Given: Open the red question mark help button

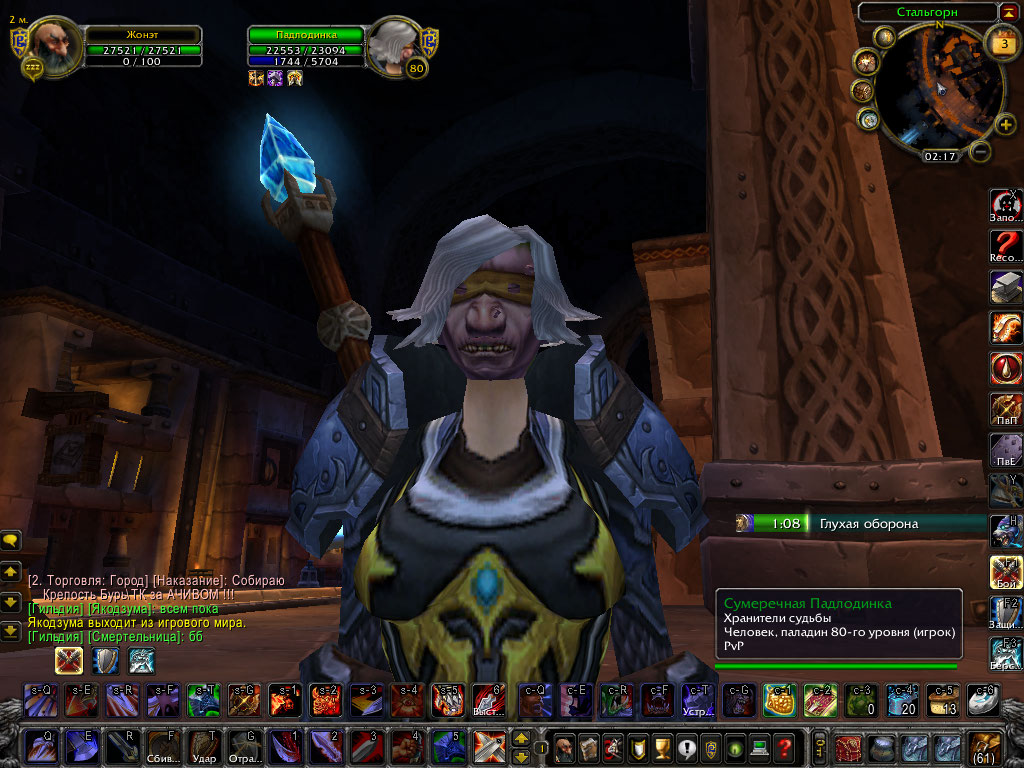Looking at the screenshot, I should (784, 747).
